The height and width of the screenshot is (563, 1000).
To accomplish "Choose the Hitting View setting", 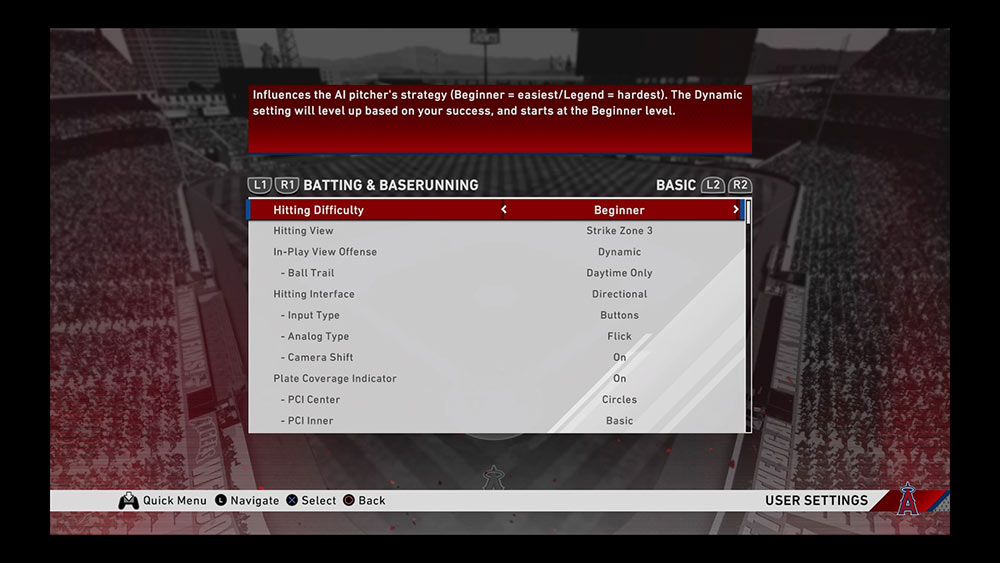I will pyautogui.click(x=497, y=231).
